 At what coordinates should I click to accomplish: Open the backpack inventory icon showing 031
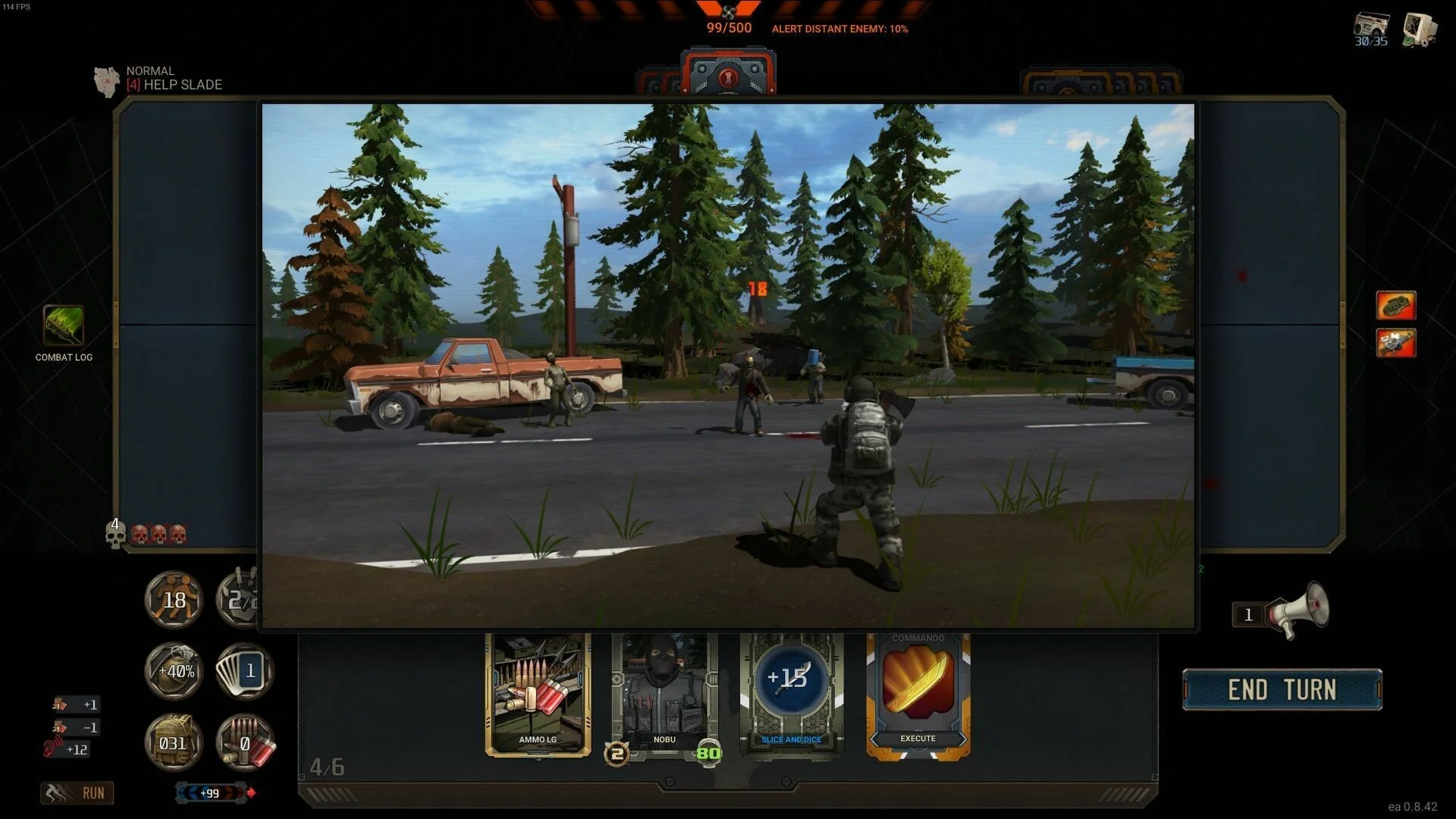[174, 743]
